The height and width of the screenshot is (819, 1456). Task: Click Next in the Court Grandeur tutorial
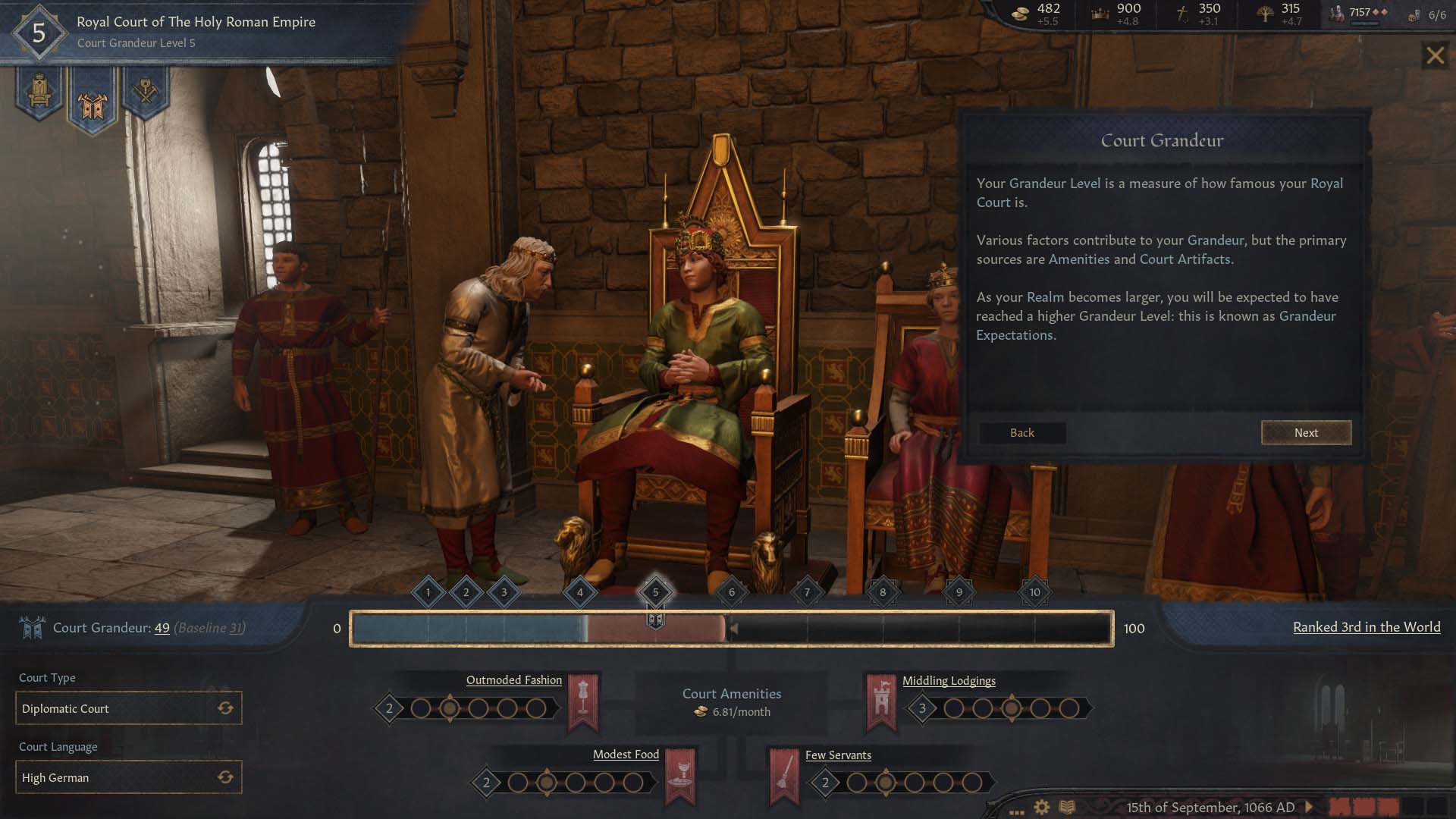1306,432
